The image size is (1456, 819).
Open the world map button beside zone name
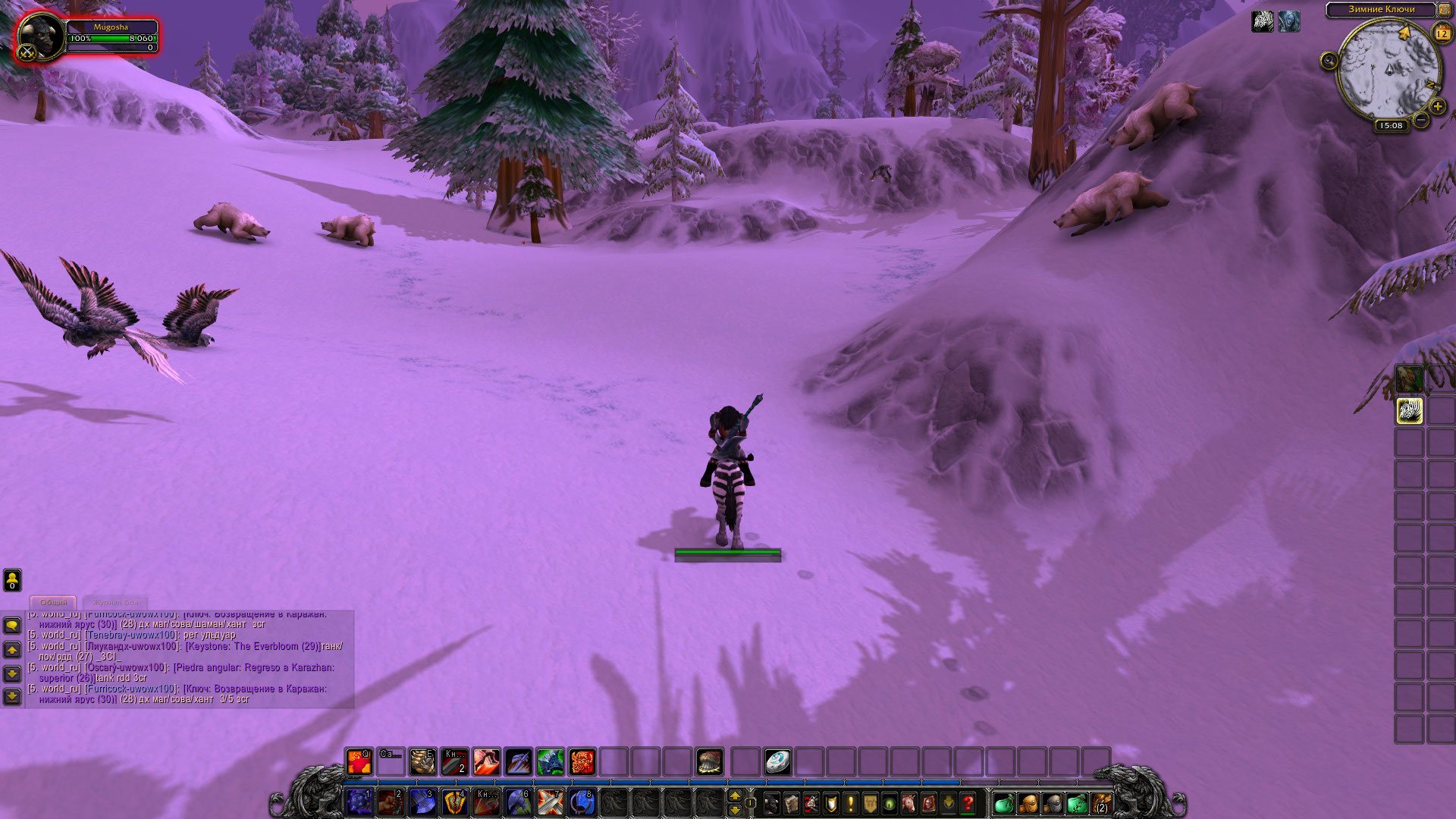1445,10
